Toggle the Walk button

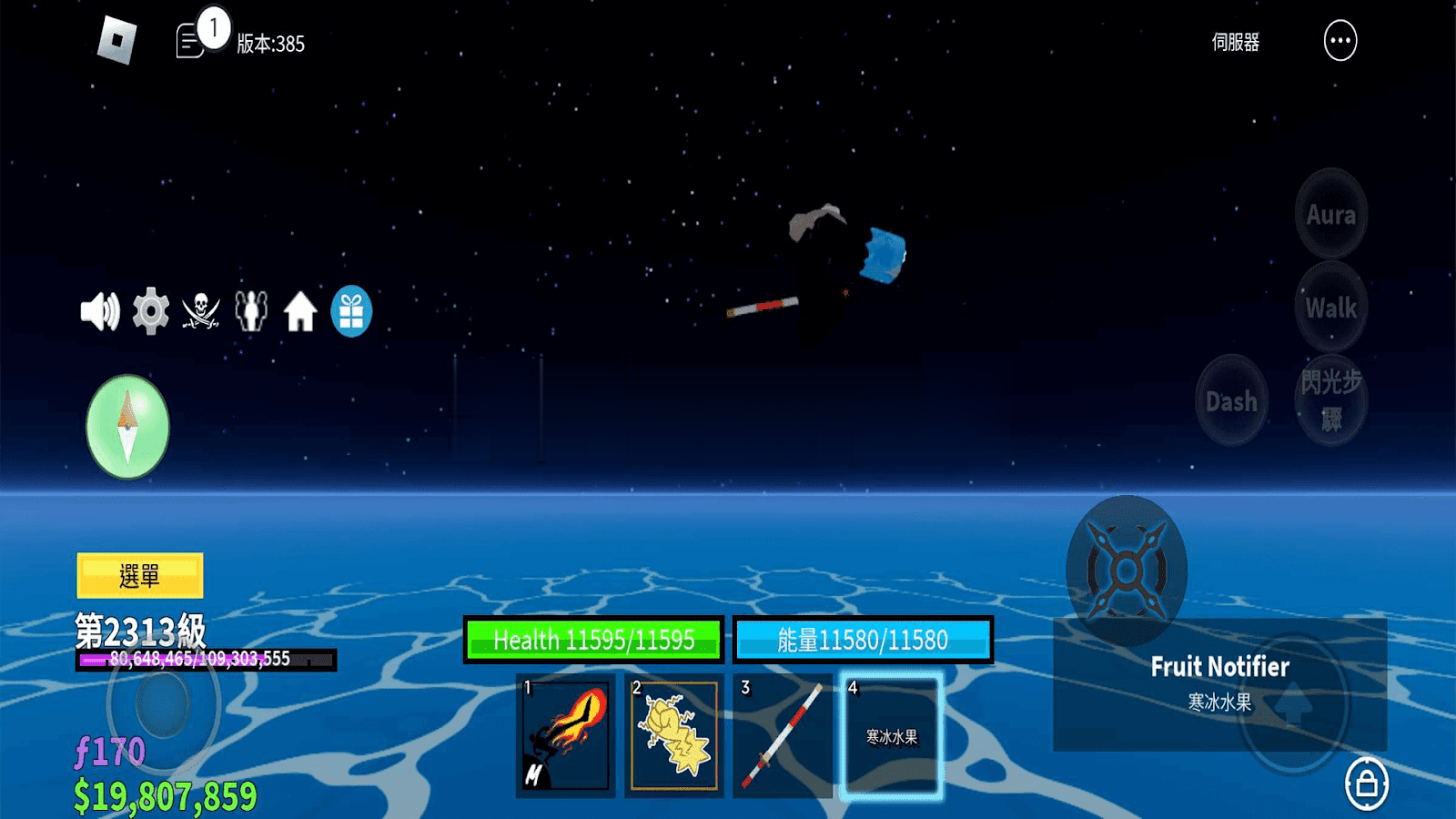(x=1330, y=308)
